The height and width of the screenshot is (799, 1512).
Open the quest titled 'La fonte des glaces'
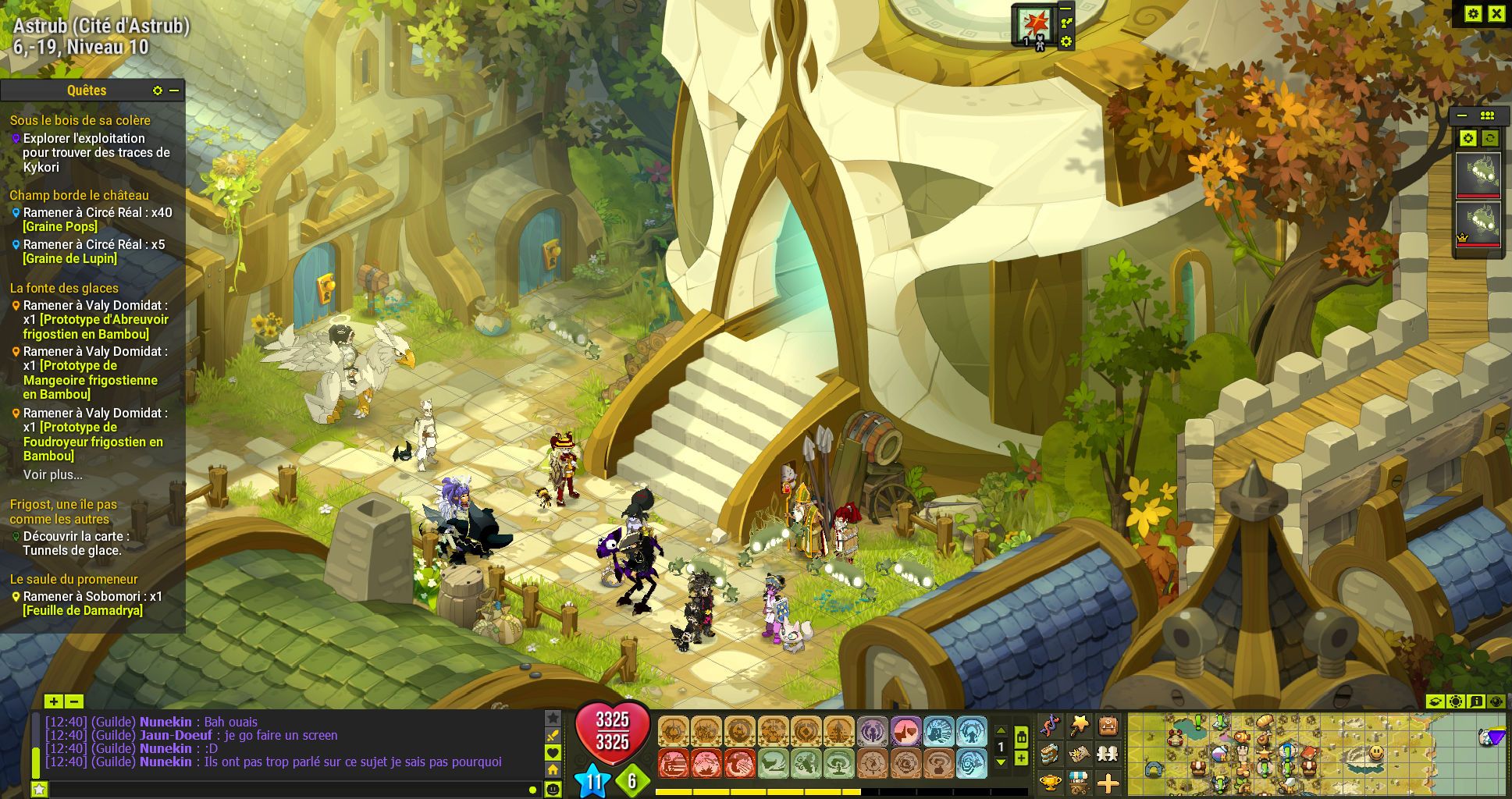pyautogui.click(x=64, y=288)
